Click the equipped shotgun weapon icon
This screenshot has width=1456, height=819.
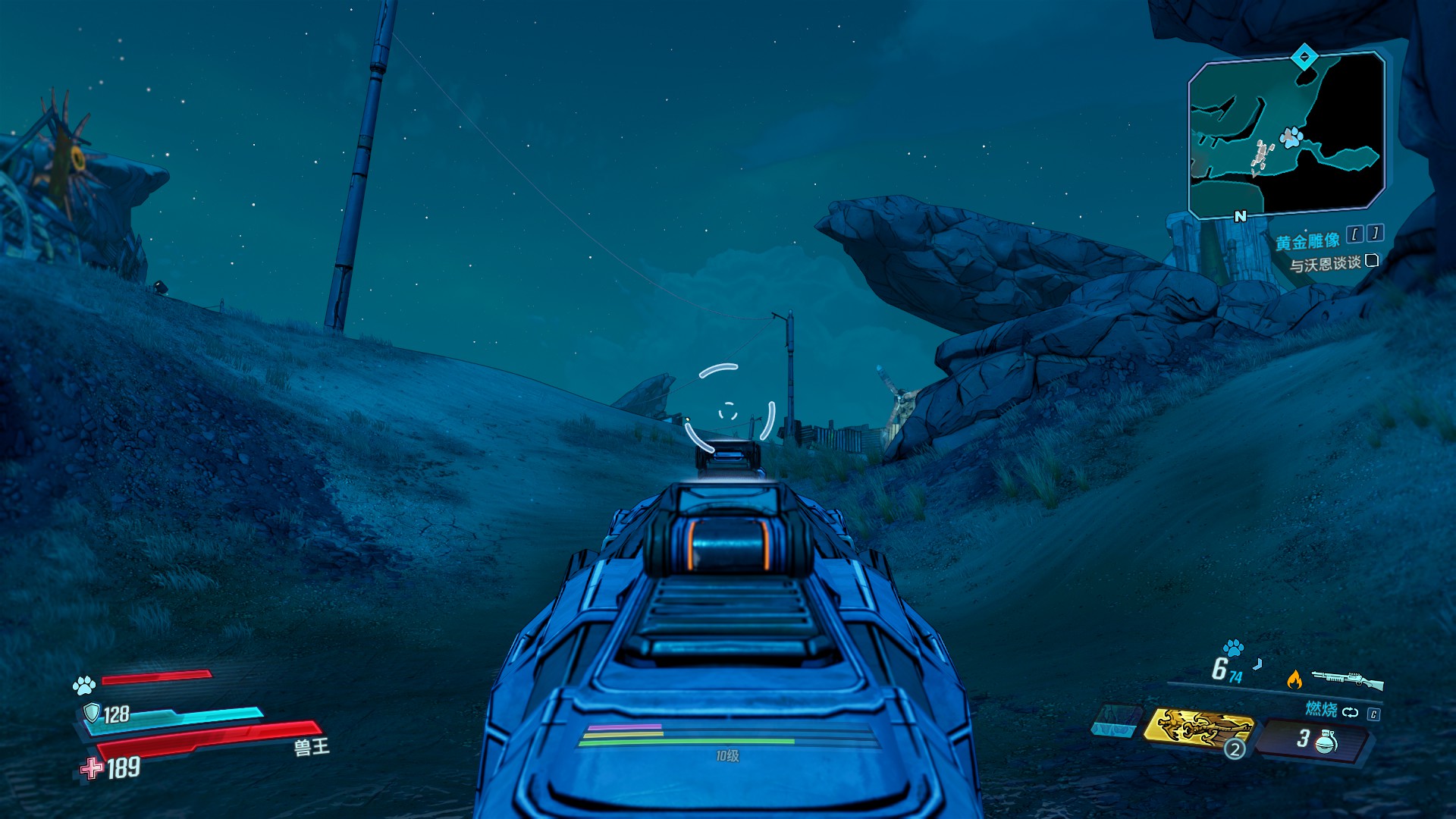click(1347, 679)
